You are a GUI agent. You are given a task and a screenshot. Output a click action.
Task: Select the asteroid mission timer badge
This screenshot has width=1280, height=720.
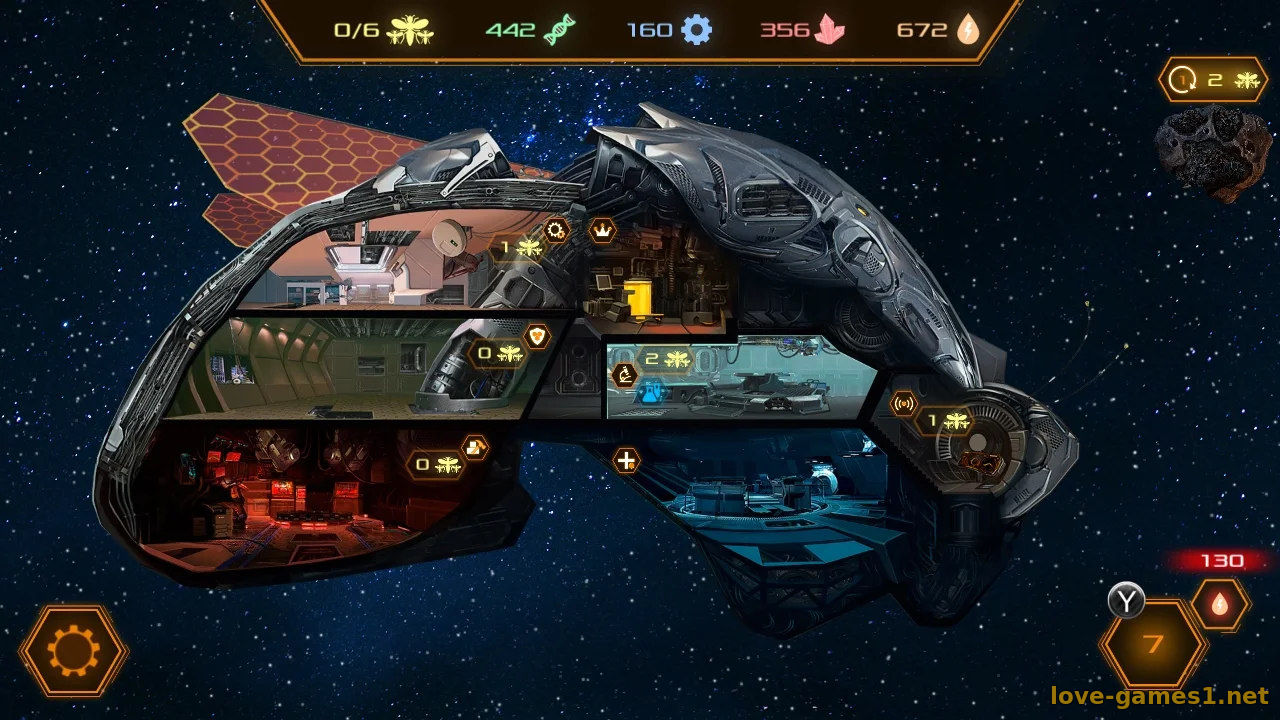pos(1213,80)
